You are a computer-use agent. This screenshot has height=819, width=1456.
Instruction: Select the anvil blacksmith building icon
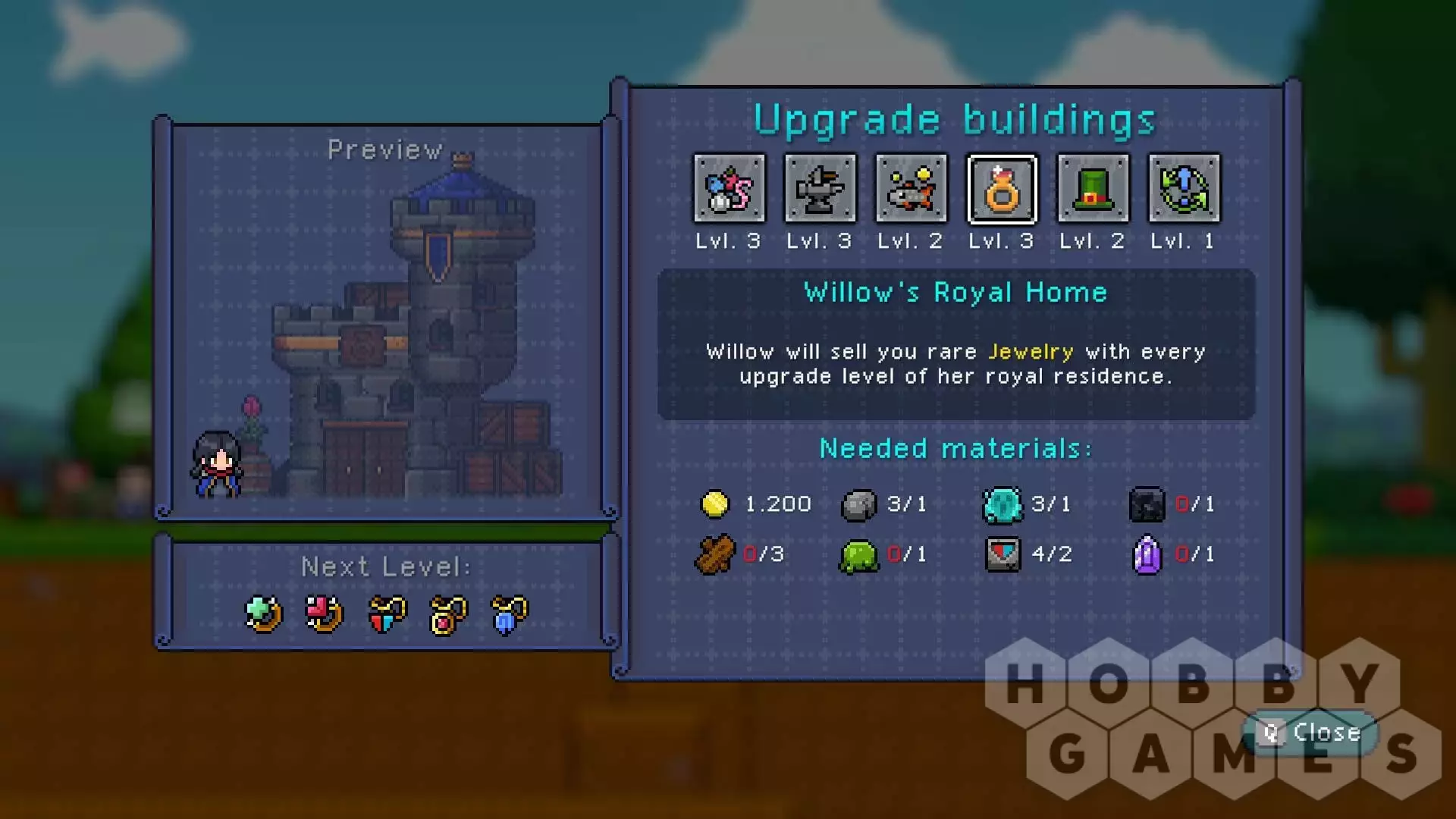[820, 189]
